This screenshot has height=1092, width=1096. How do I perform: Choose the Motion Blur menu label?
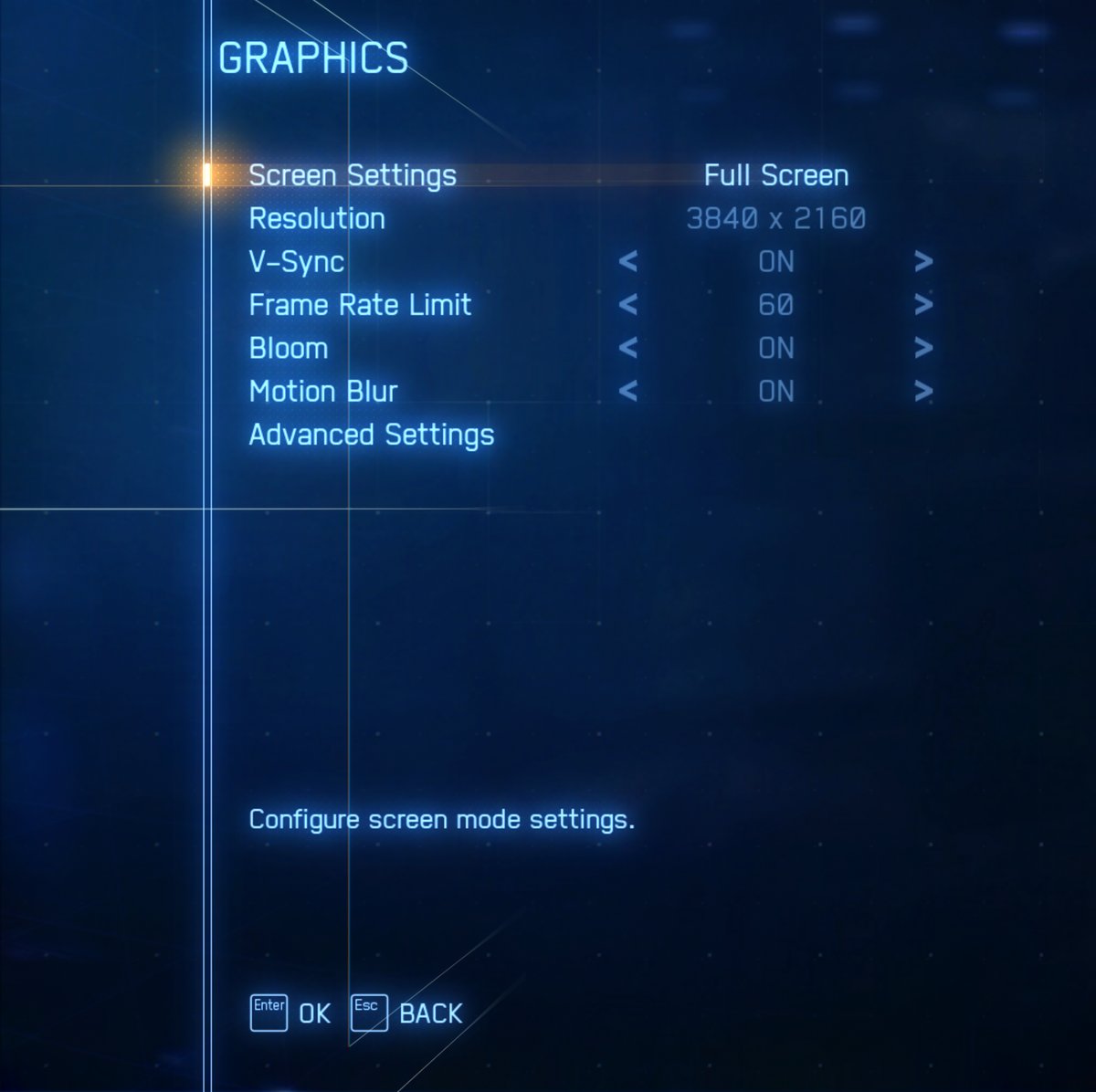click(323, 392)
